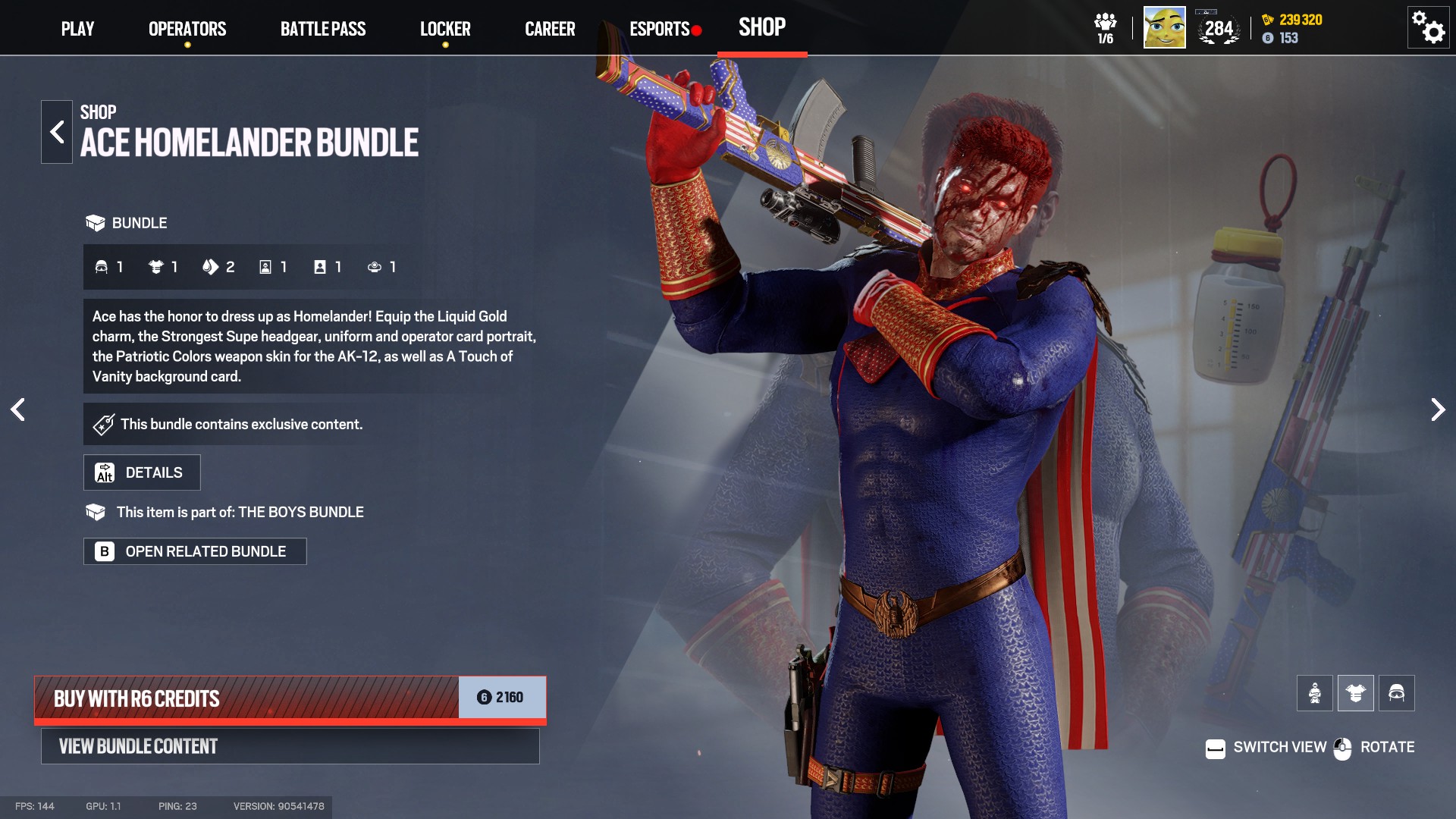Click your profile avatar picture
This screenshot has height=819, width=1456.
(1163, 27)
